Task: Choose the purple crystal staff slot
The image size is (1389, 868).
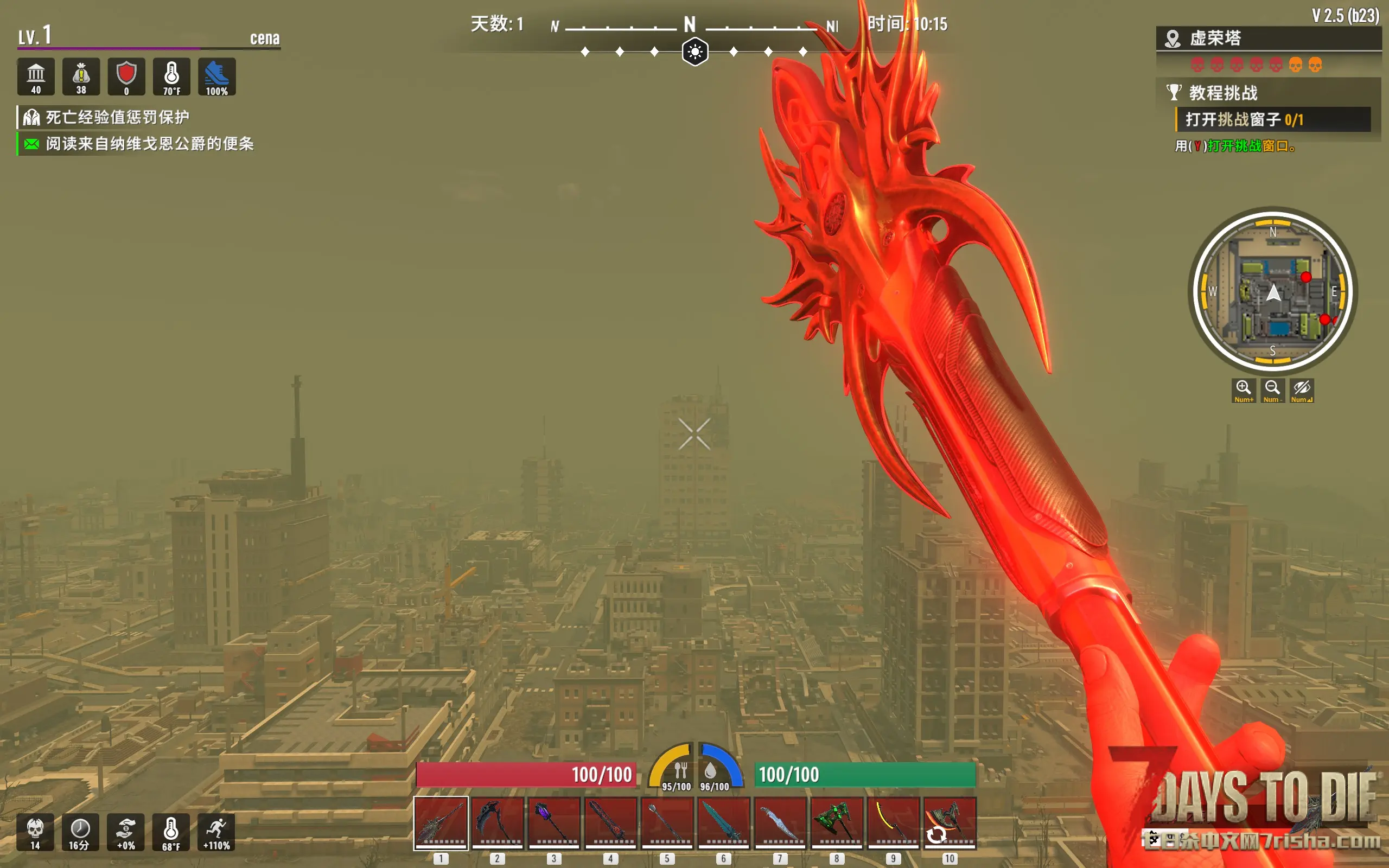Action: pos(553,822)
